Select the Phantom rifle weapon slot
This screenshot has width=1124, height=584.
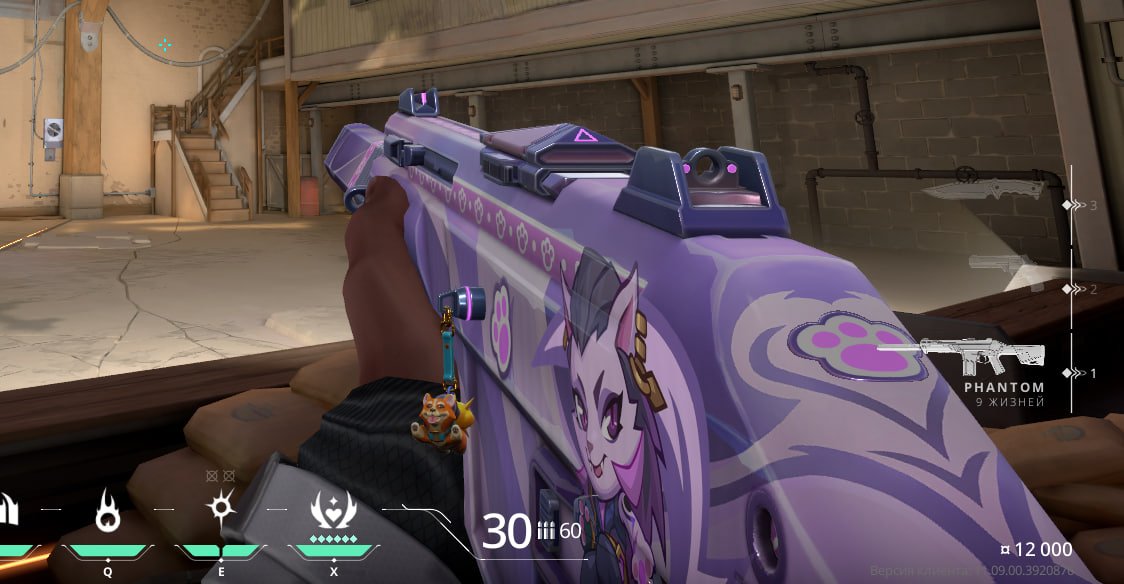point(982,355)
